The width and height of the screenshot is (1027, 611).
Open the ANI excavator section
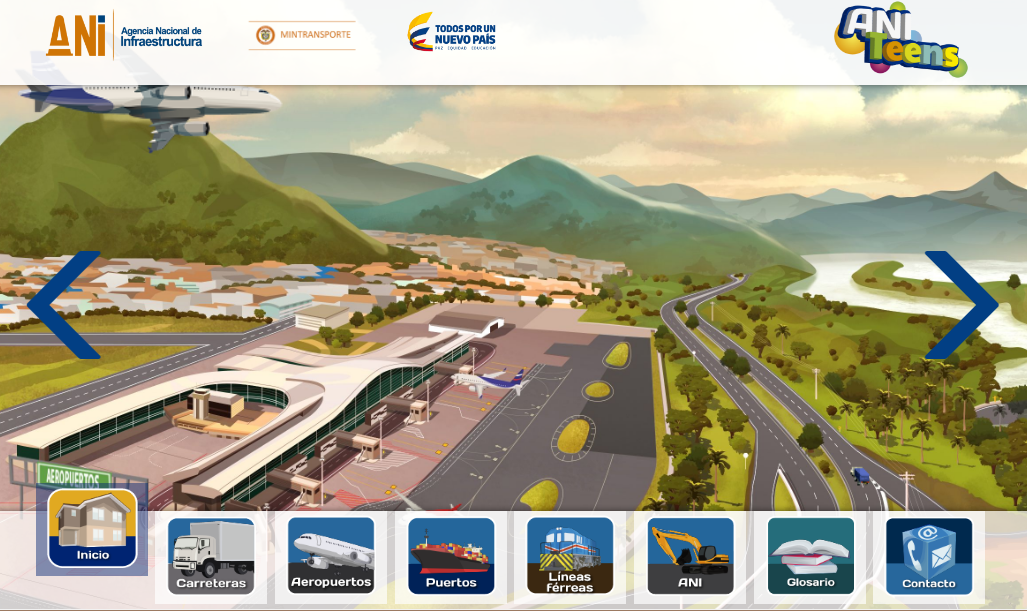click(x=690, y=556)
